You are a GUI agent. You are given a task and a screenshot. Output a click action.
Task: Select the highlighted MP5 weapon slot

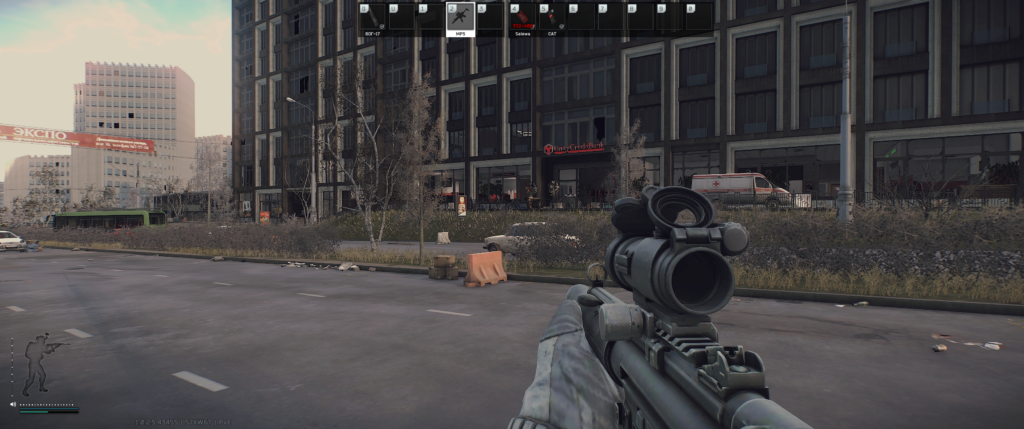(x=460, y=18)
